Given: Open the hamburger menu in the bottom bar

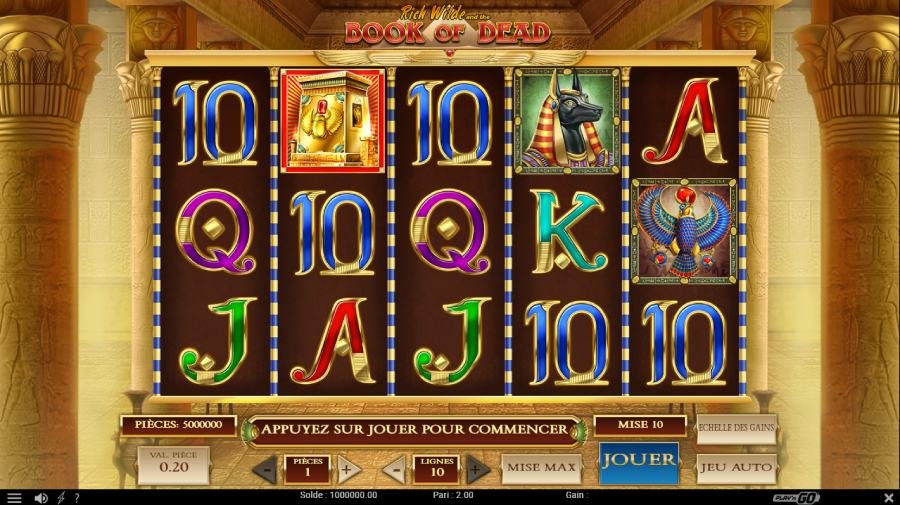Looking at the screenshot, I should click(x=14, y=497).
